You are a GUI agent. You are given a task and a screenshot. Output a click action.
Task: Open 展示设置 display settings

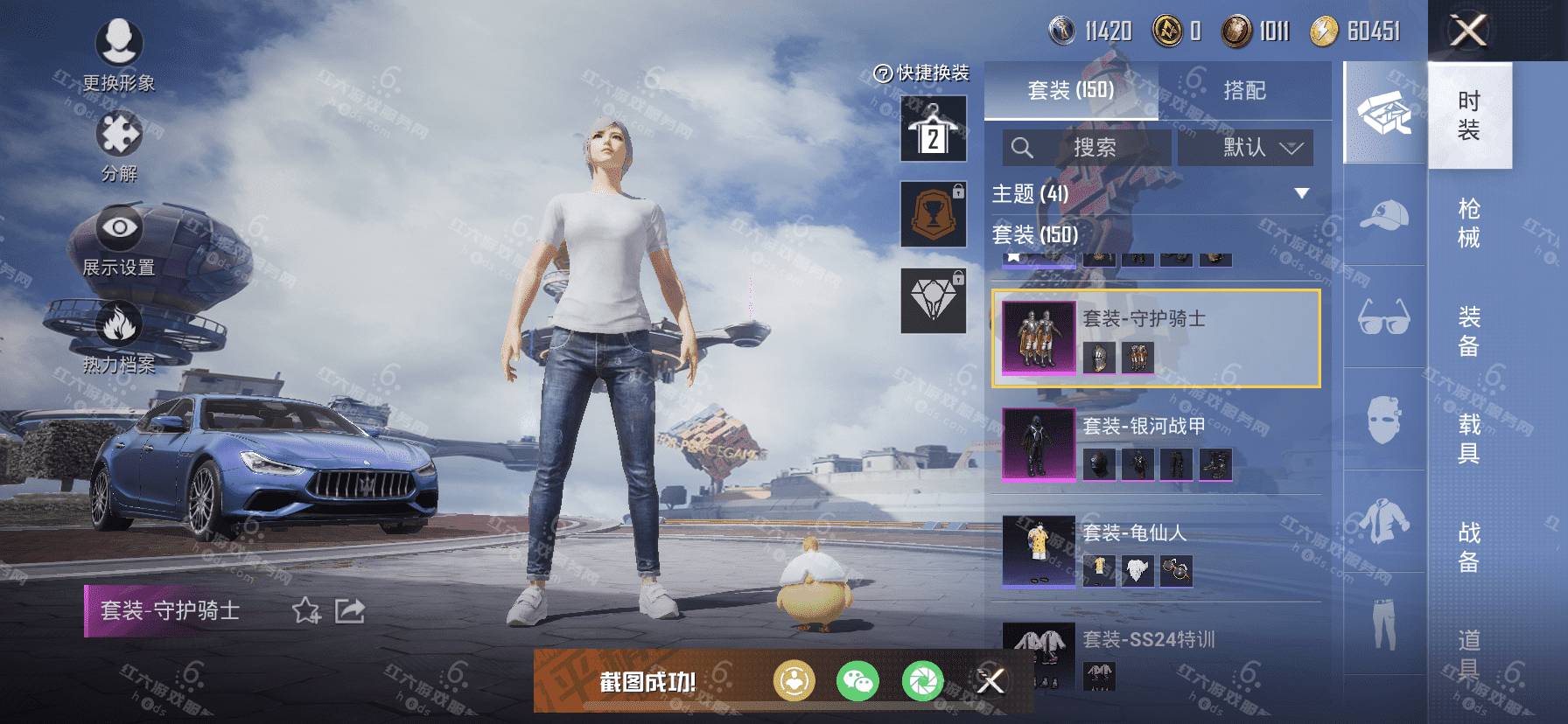119,240
